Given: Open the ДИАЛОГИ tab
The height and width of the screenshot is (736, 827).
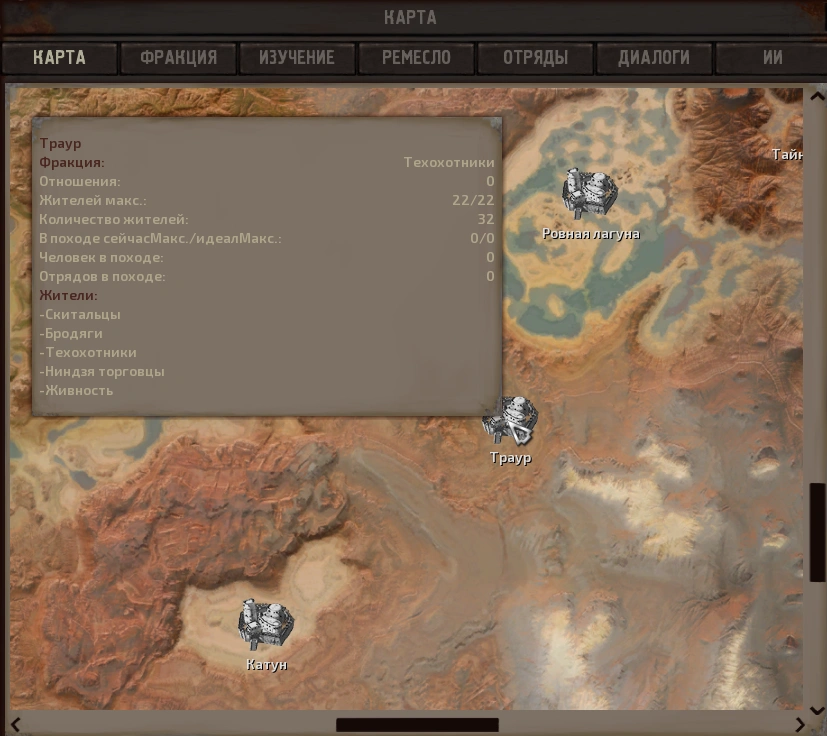Looking at the screenshot, I should 654,57.
